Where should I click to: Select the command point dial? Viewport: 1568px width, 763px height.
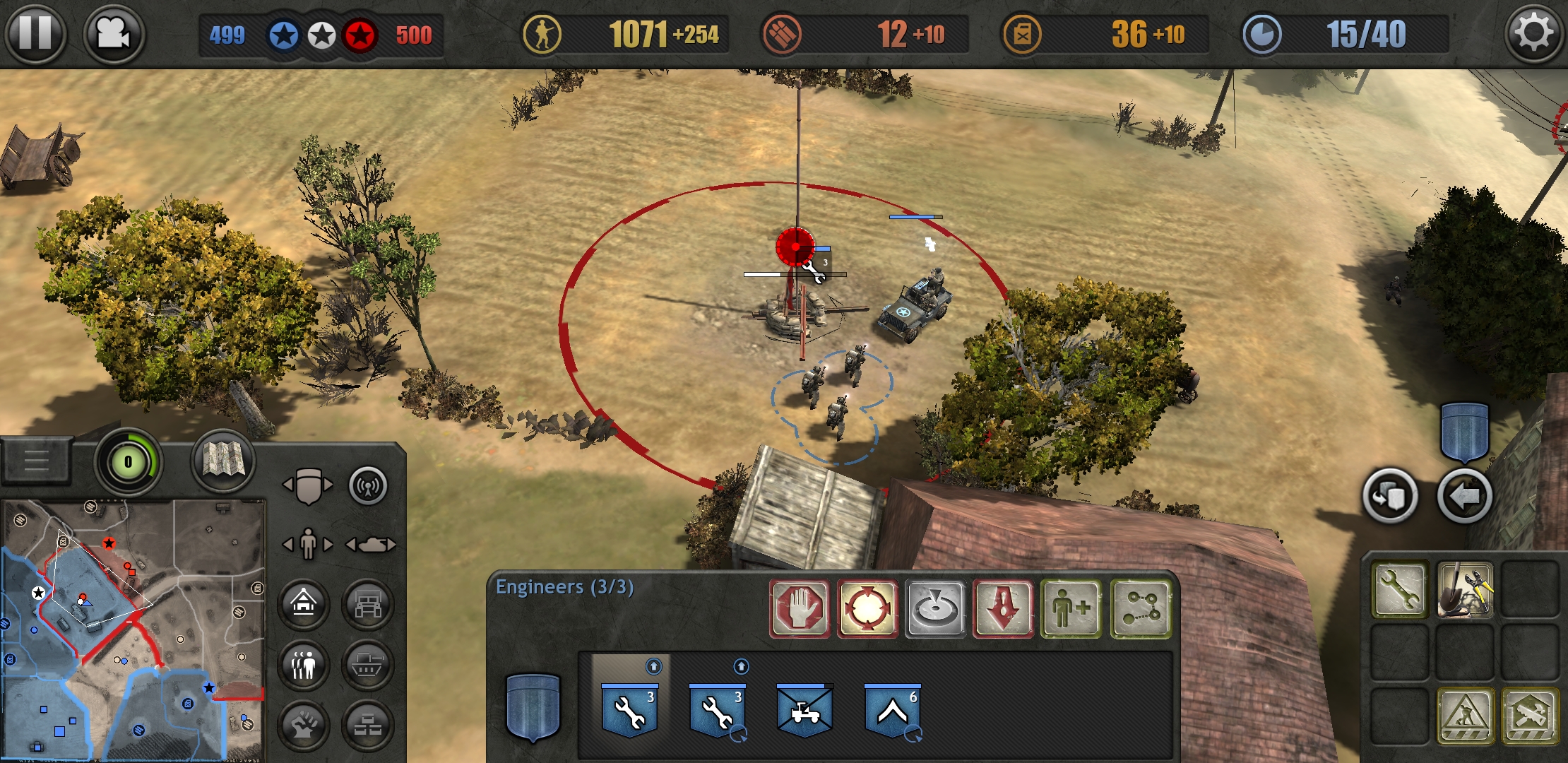pos(128,462)
